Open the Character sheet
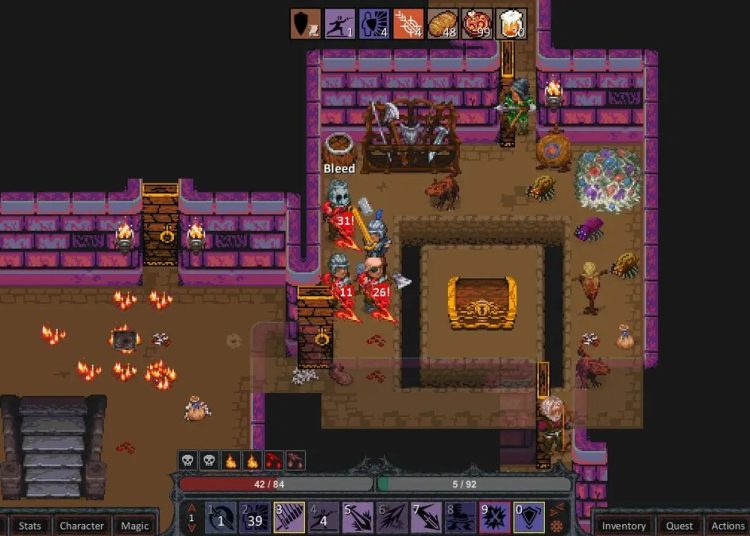 point(82,525)
